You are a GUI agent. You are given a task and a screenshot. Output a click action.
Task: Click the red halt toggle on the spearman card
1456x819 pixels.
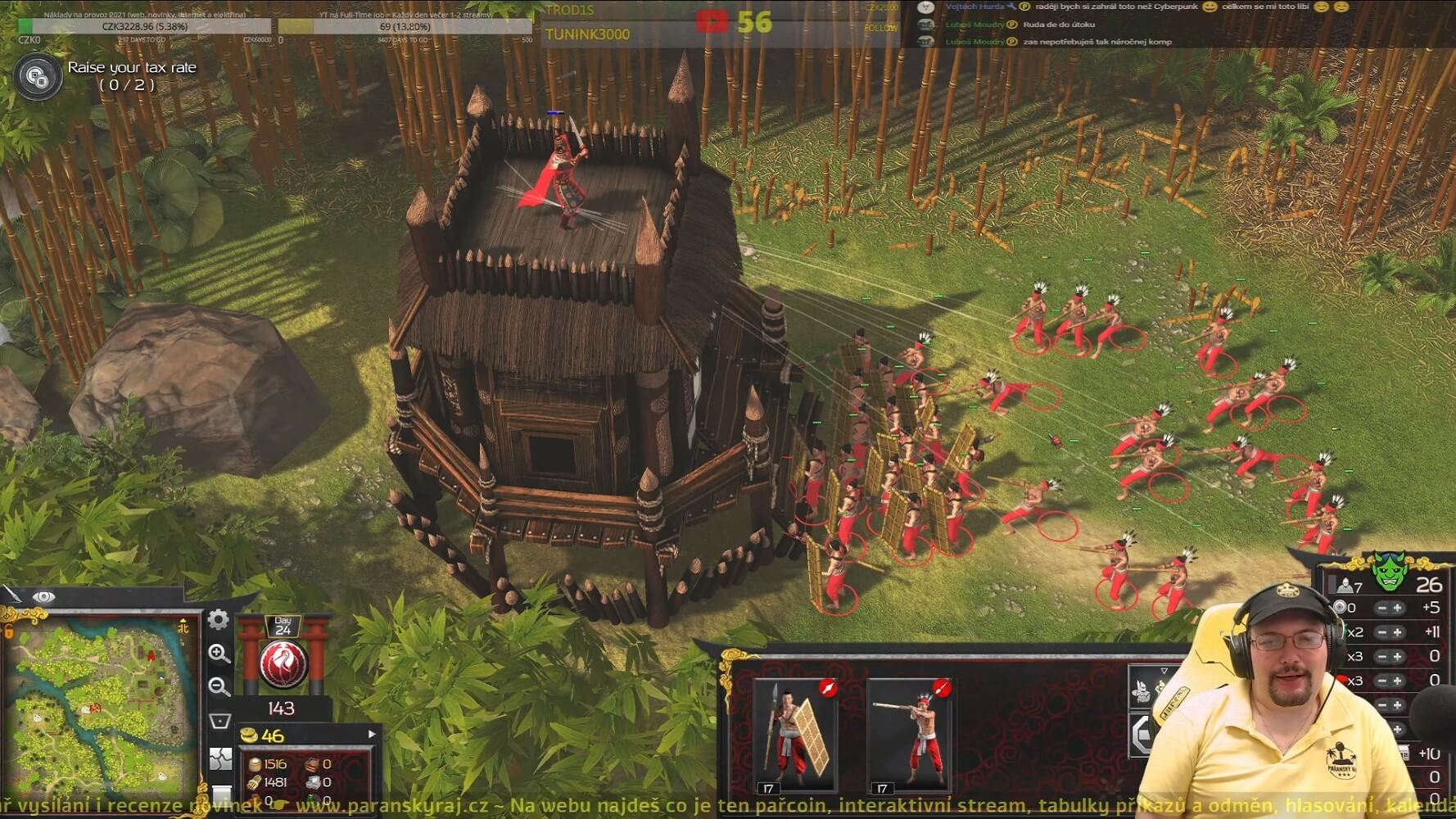[x=828, y=687]
